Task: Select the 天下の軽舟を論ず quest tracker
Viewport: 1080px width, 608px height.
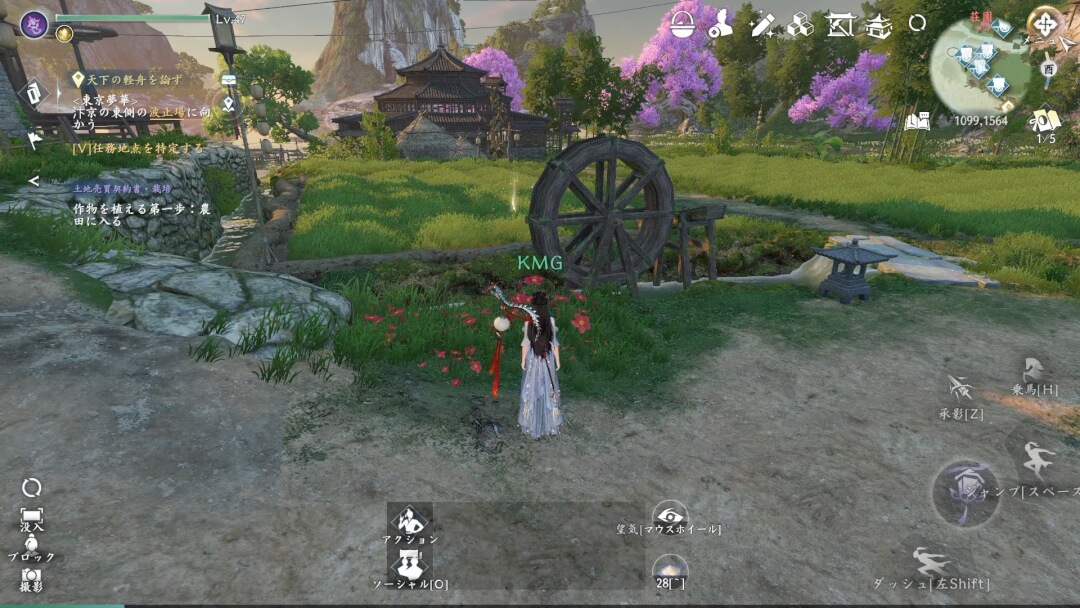Action: coord(130,78)
